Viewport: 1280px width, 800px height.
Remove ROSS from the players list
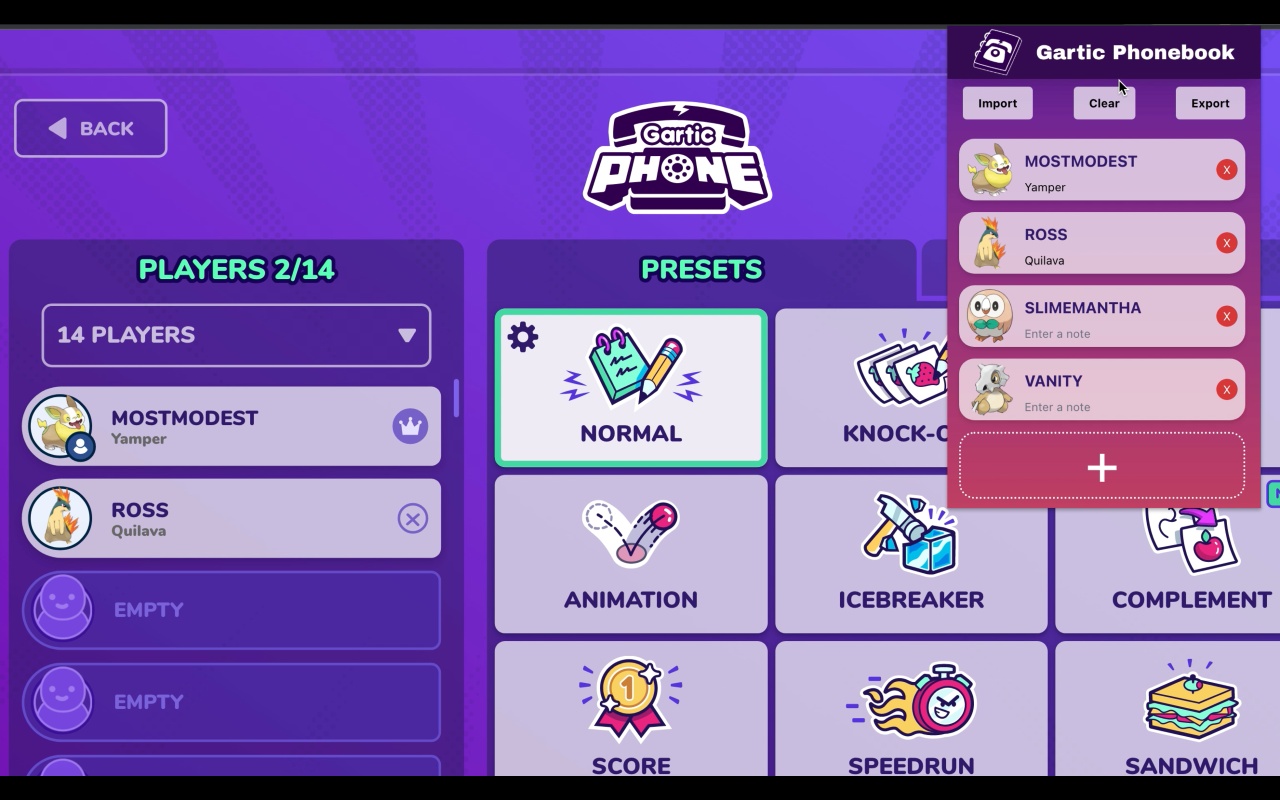point(413,518)
